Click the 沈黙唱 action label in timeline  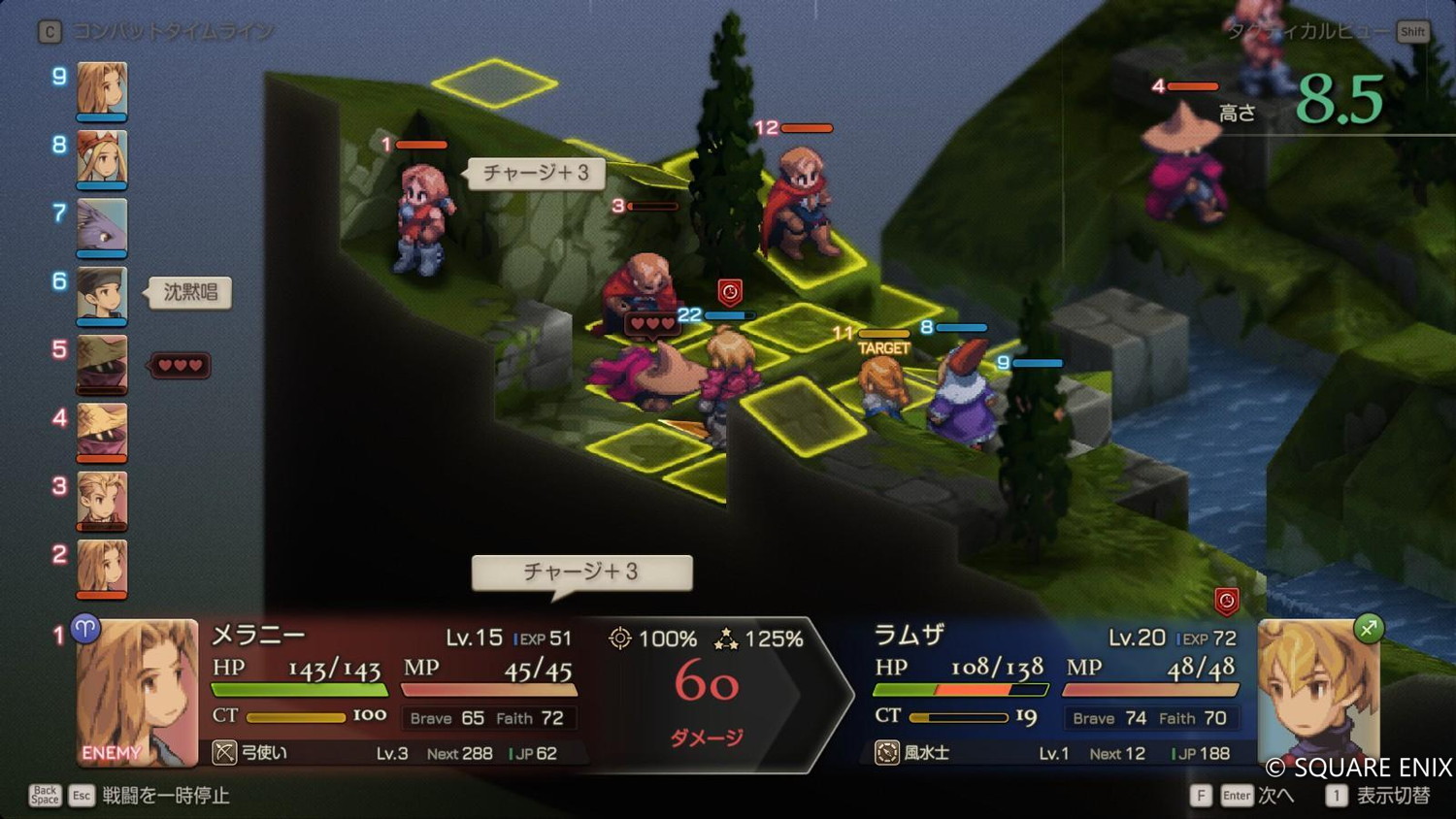click(x=190, y=292)
